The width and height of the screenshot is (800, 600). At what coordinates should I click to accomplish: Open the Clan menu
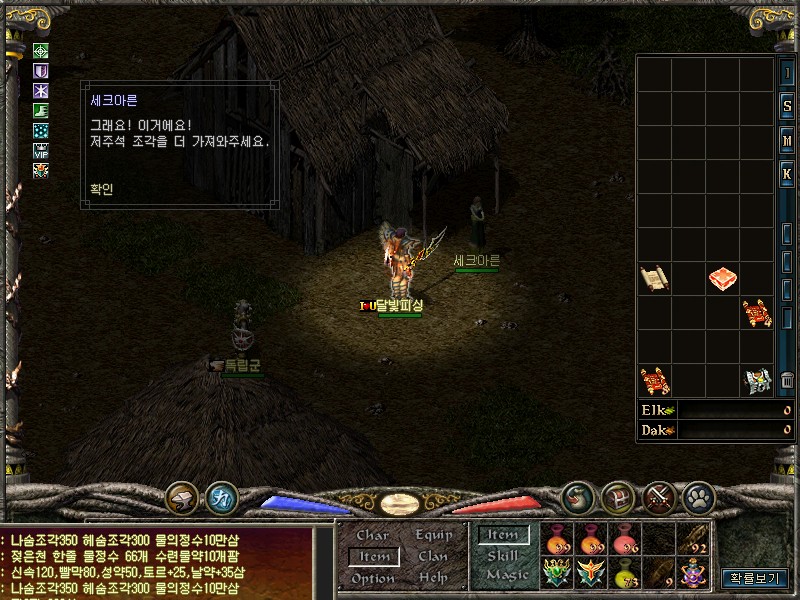(x=433, y=557)
